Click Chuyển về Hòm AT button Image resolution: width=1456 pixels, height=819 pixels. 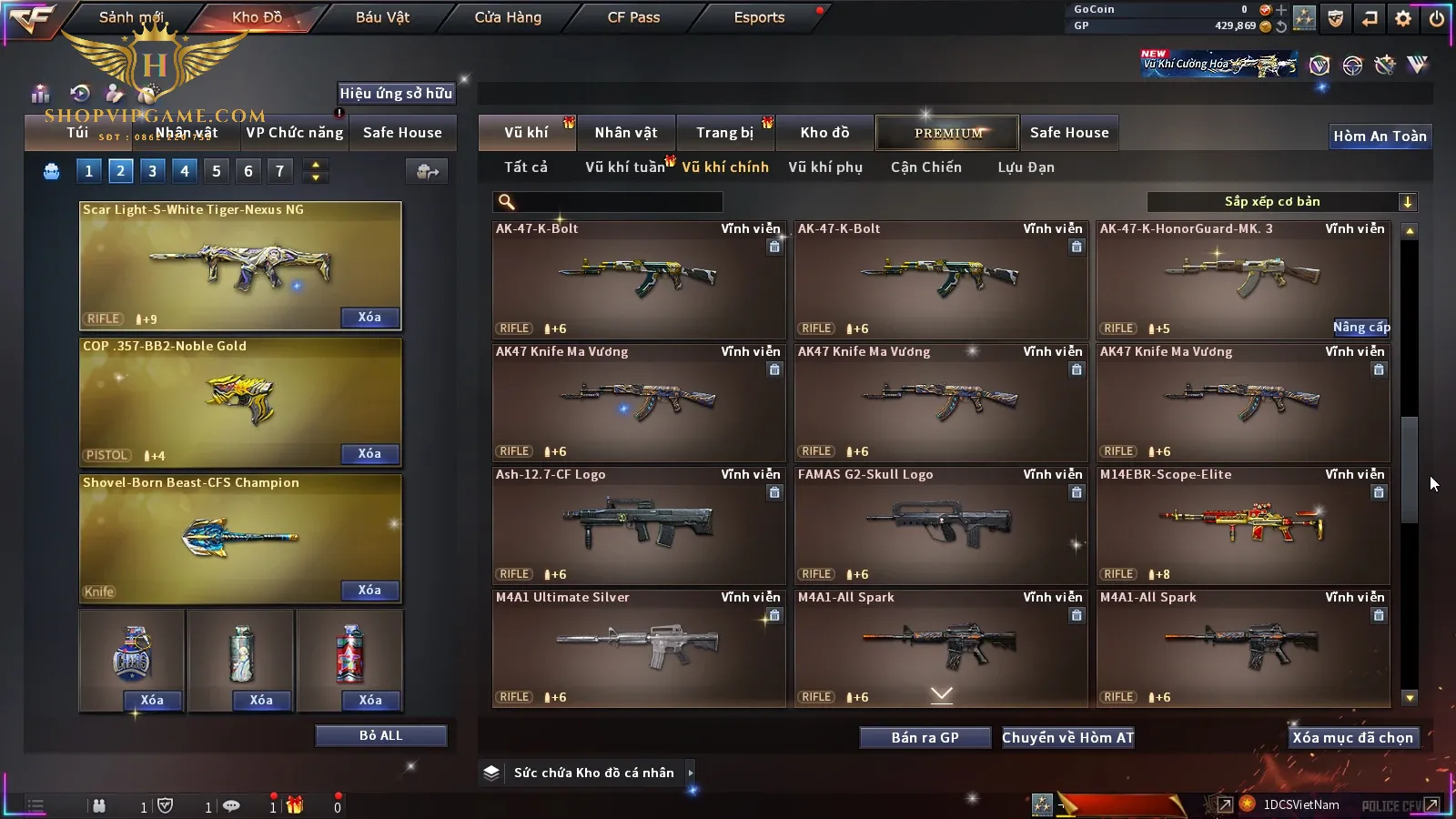click(x=1067, y=738)
